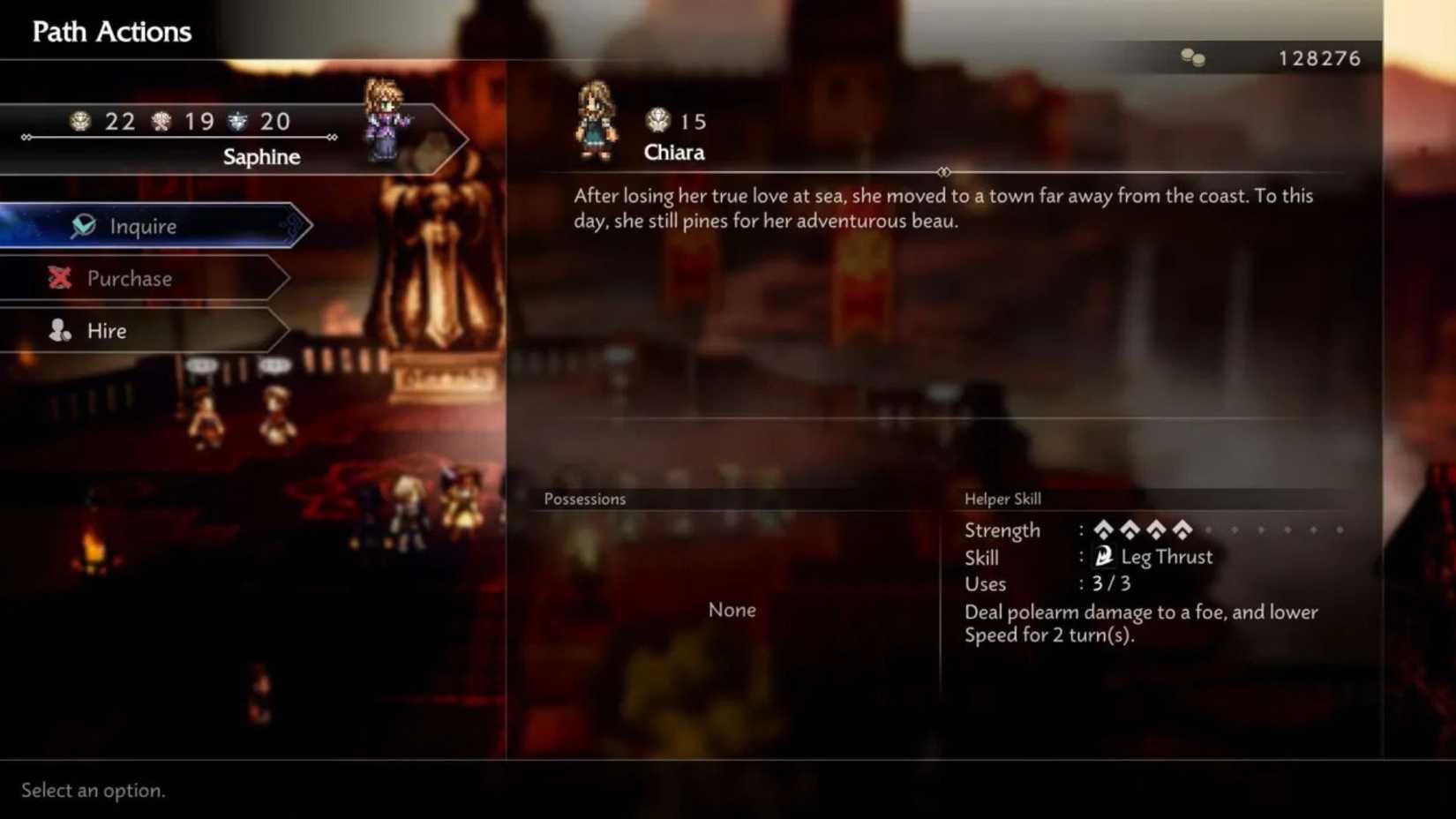Open the Helper Skill panel header
Viewport: 1456px width, 819px height.
click(1002, 499)
